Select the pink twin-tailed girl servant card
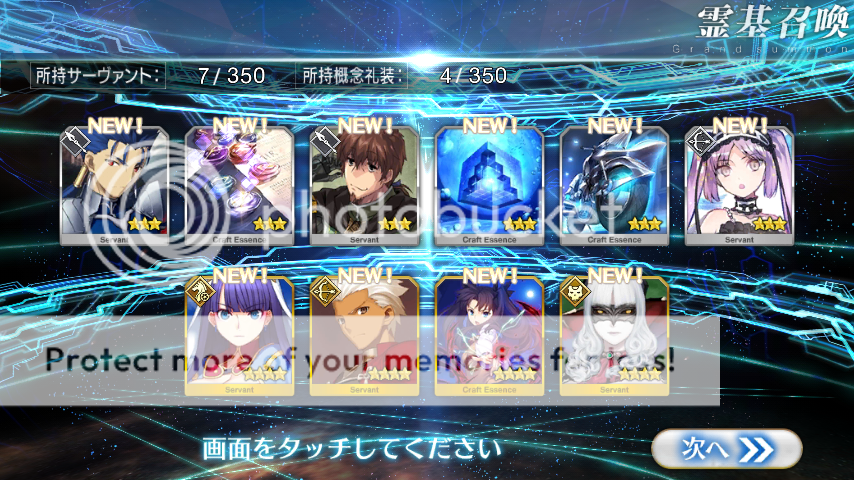854x480 pixels. [740, 187]
